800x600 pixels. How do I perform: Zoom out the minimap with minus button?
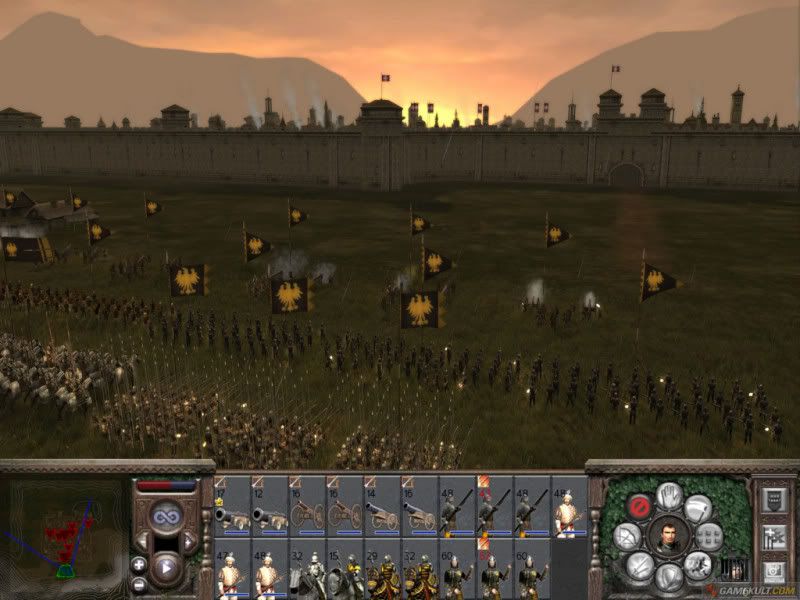[139, 584]
